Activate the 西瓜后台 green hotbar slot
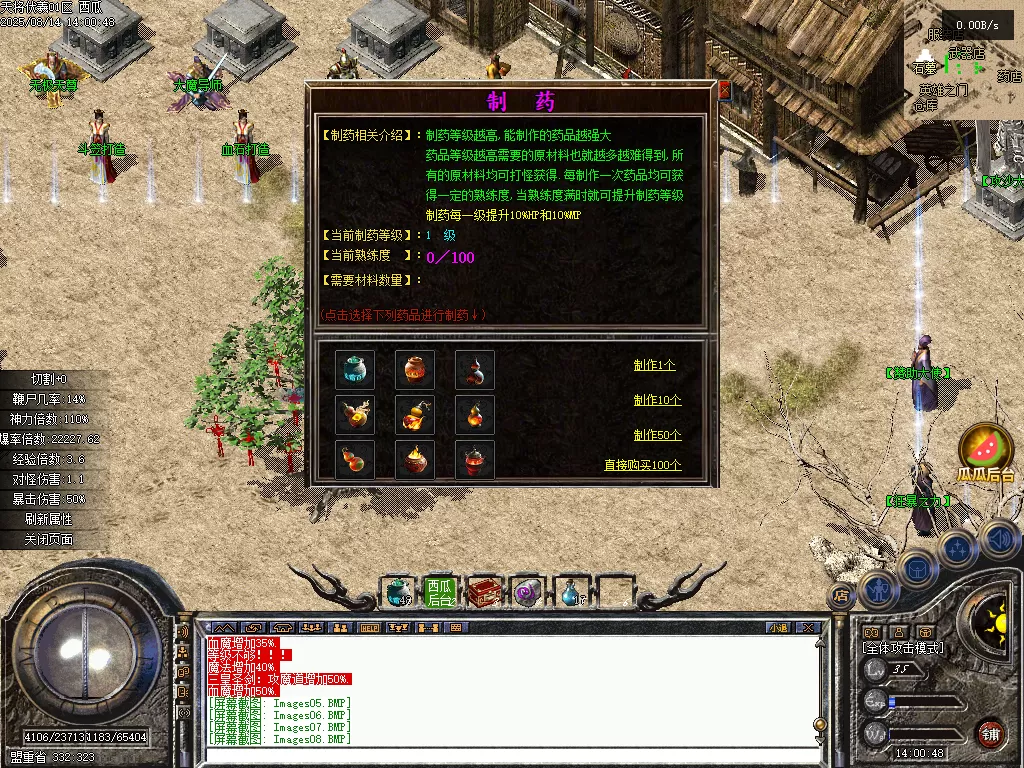This screenshot has width=1024, height=768. [x=440, y=593]
